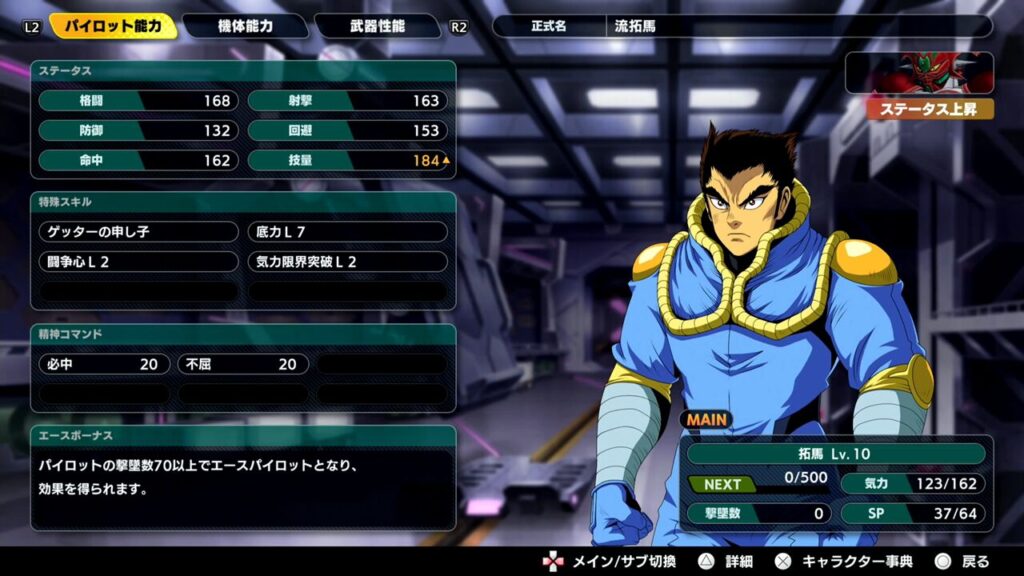Screen dimensions: 1024x576
Task: Click the Getter robot unit thumbnail
Action: tap(919, 74)
